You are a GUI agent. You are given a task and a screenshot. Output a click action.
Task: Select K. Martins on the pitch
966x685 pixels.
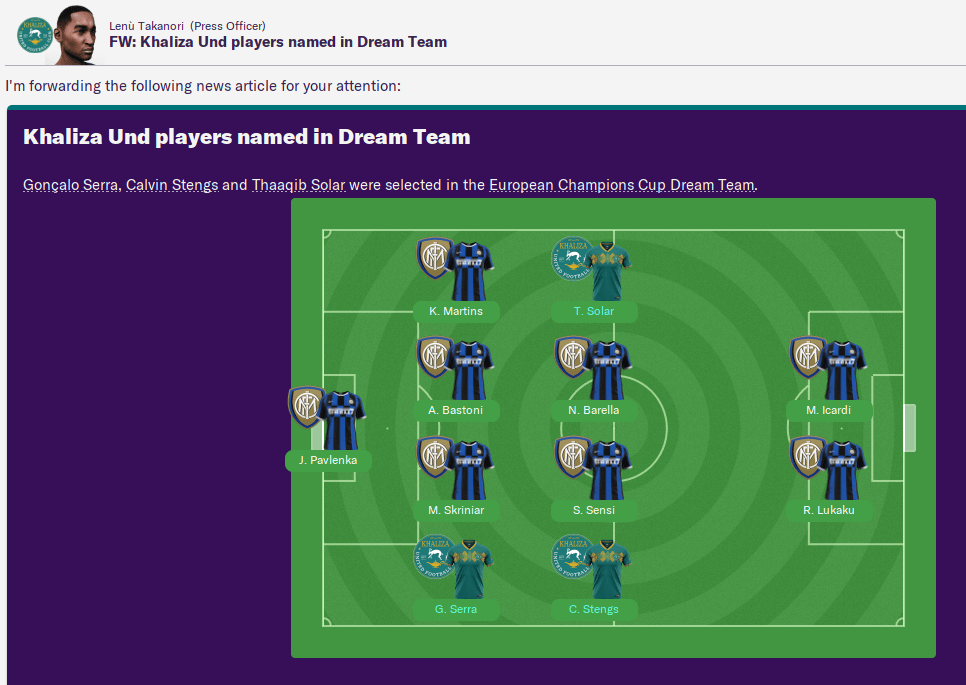pos(456,311)
